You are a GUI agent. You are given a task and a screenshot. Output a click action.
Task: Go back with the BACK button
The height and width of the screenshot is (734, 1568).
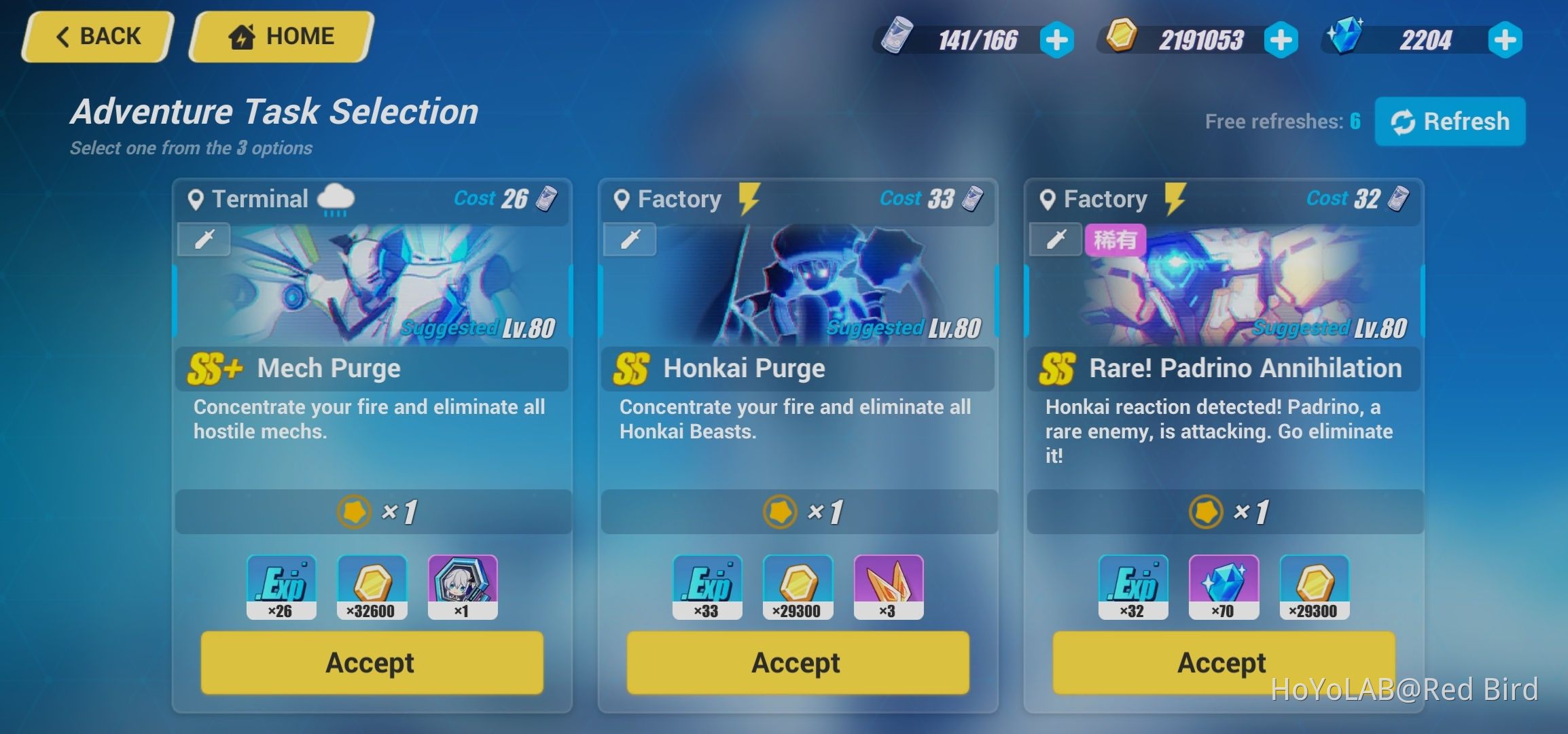(96, 36)
